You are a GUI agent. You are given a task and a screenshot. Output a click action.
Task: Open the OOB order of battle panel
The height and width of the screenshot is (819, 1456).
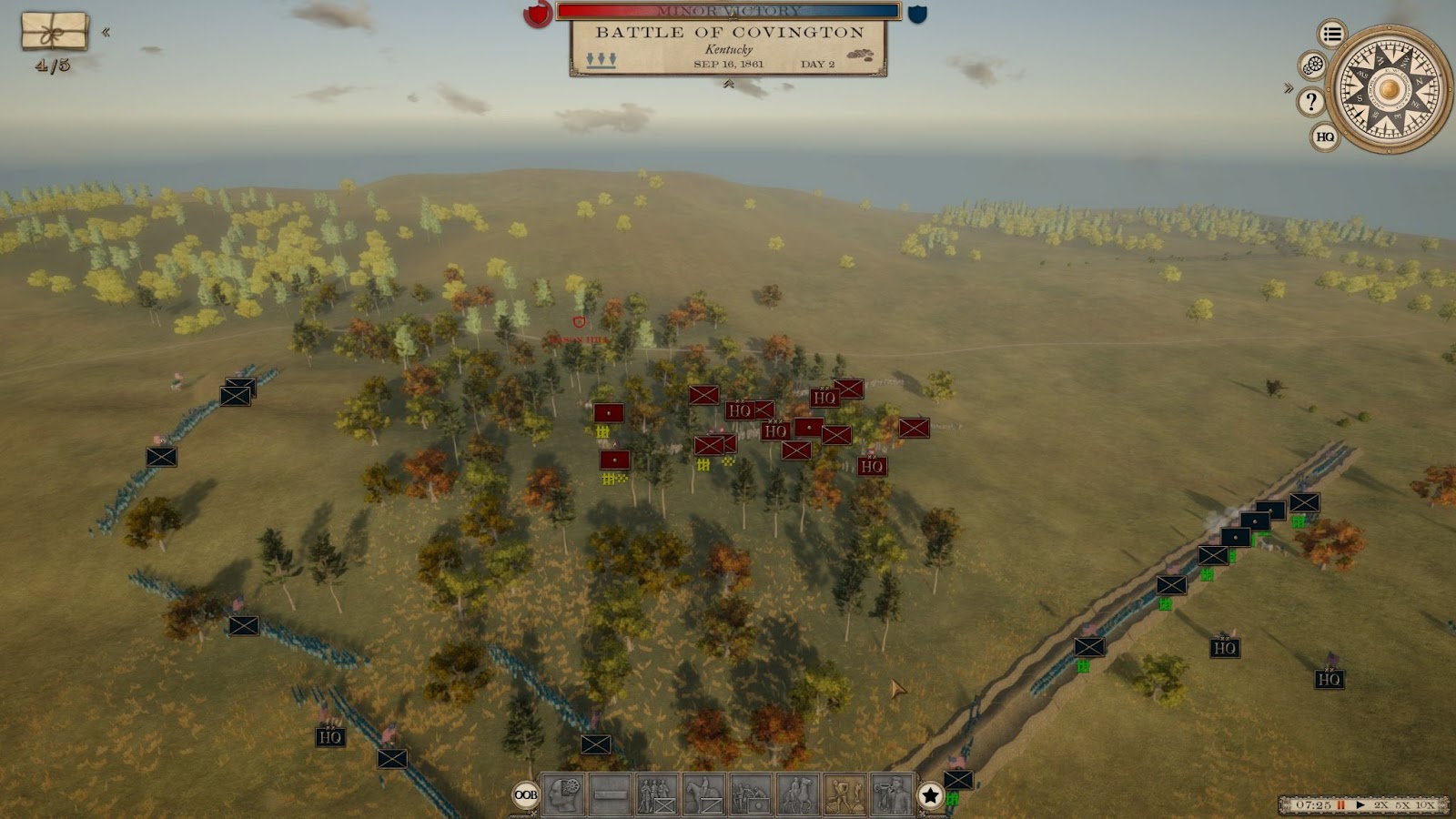[526, 794]
